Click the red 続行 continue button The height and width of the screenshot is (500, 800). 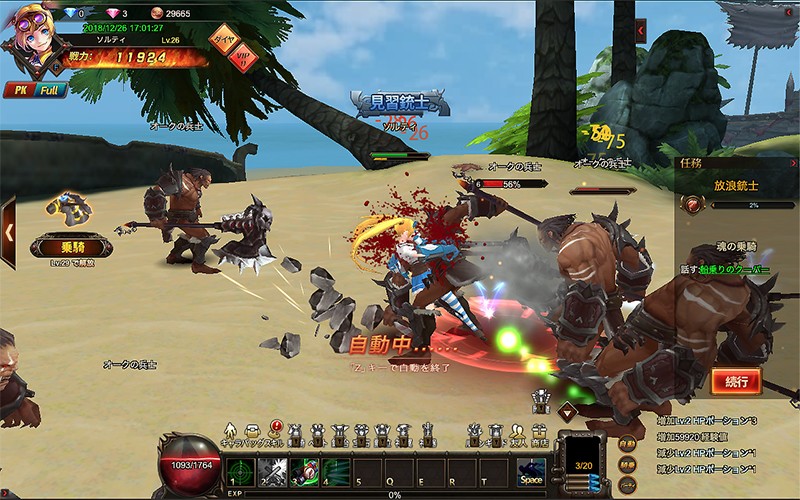pyautogui.click(x=736, y=381)
